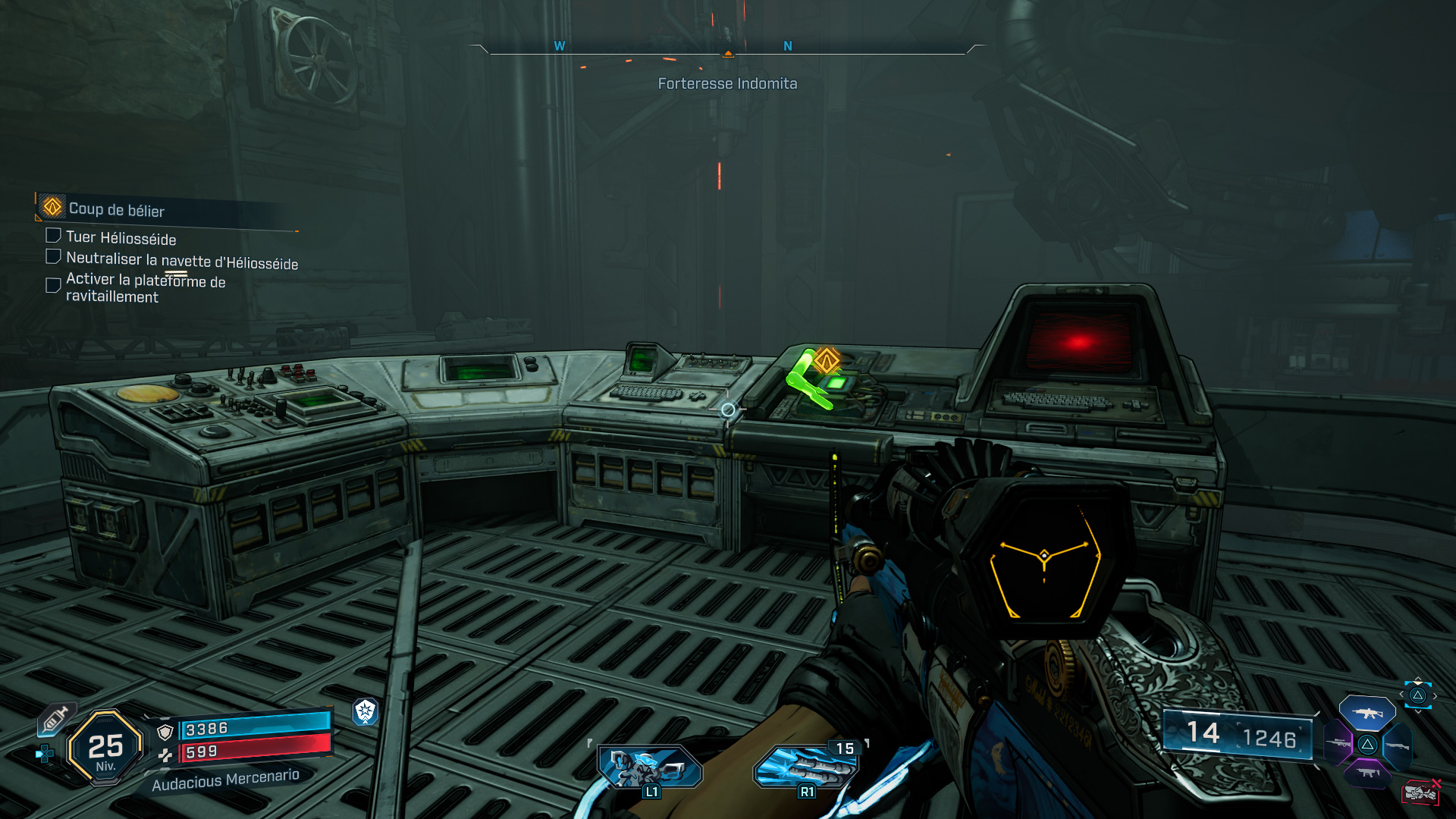1456x819 pixels.
Task: Check the Neutraliser la navette d'Héliosséide objective
Action: tap(53, 257)
